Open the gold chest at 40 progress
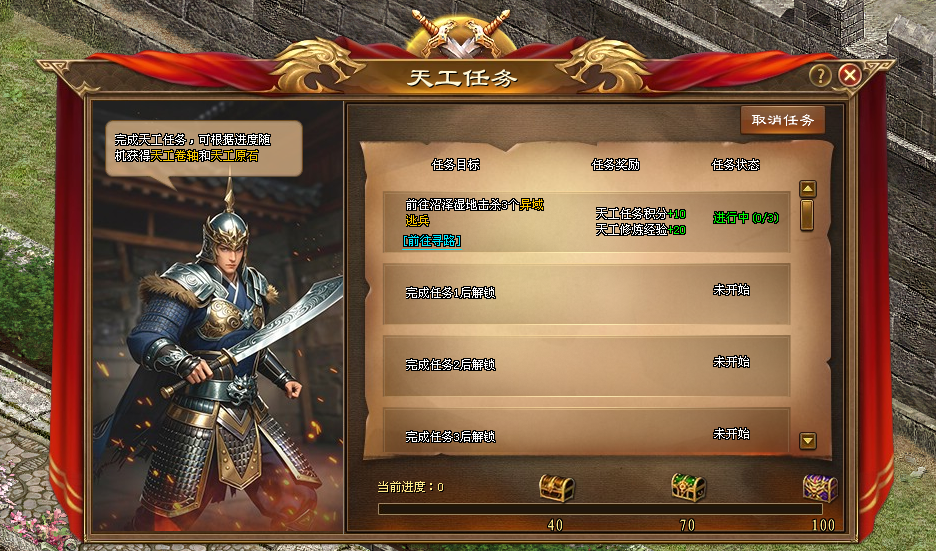Image resolution: width=936 pixels, height=551 pixels. 556,487
